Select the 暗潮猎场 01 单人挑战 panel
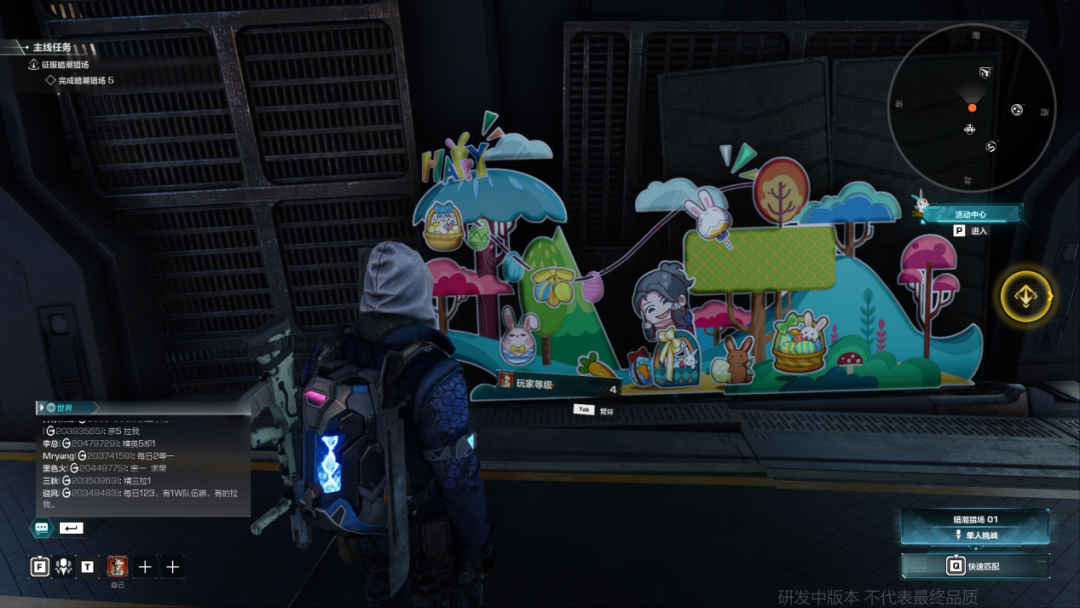This screenshot has width=1080, height=608. (x=975, y=526)
